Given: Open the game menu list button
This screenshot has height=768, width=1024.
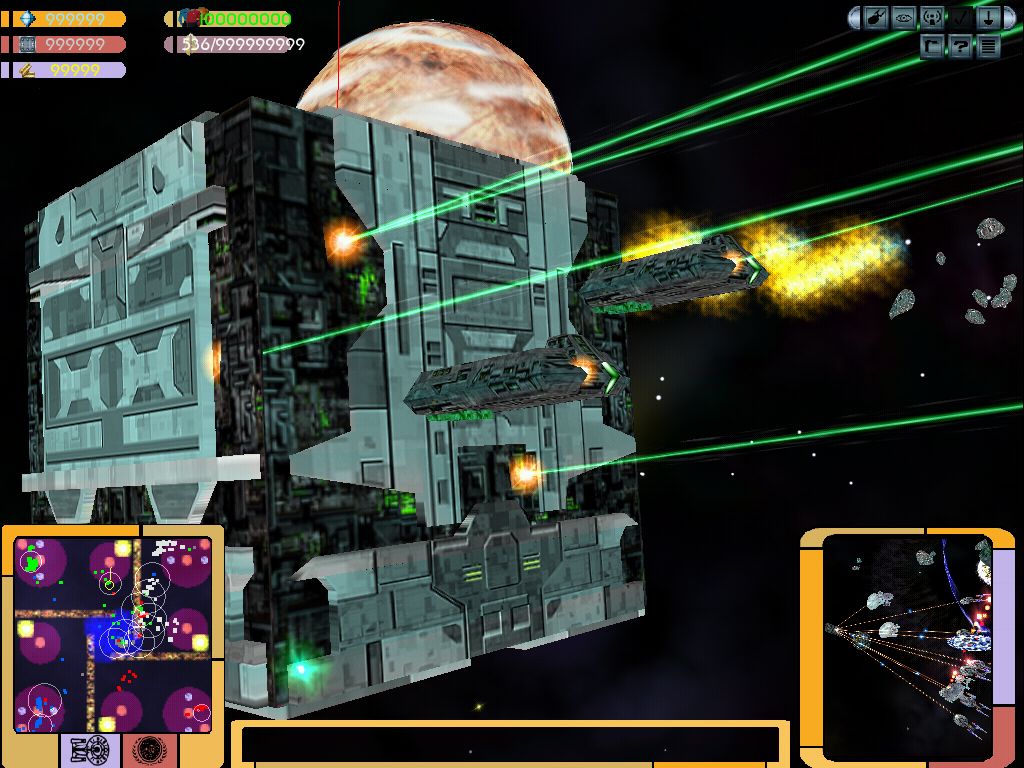Looking at the screenshot, I should pos(988,45).
